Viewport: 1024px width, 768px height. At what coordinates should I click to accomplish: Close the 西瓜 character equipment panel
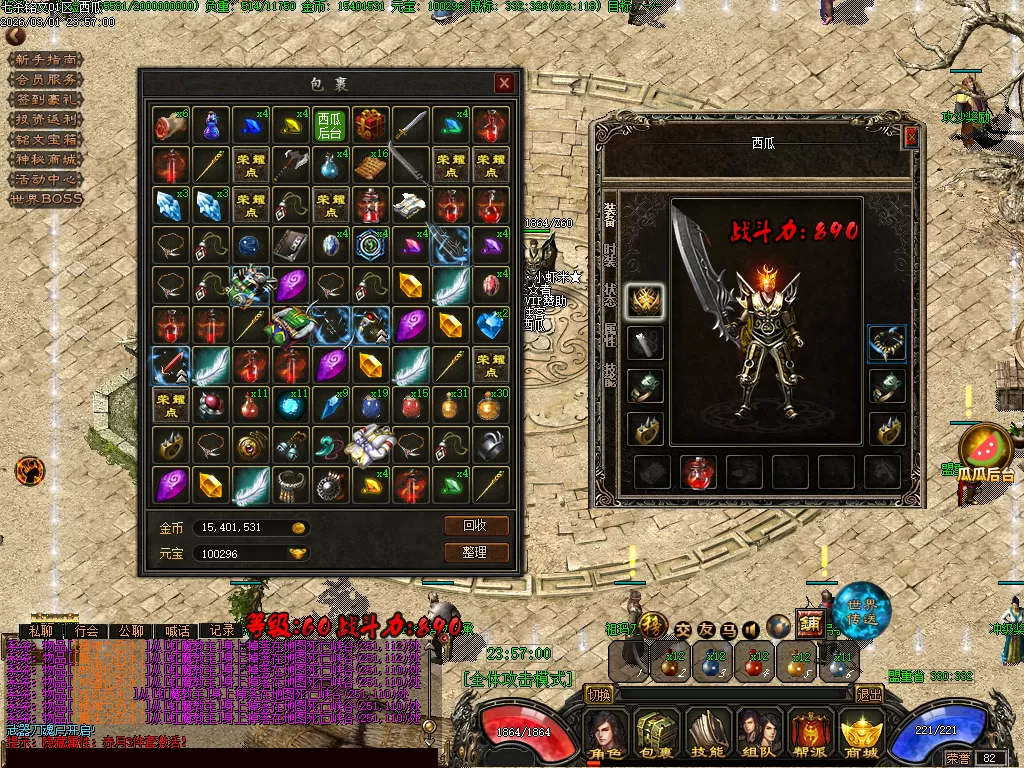pos(910,137)
